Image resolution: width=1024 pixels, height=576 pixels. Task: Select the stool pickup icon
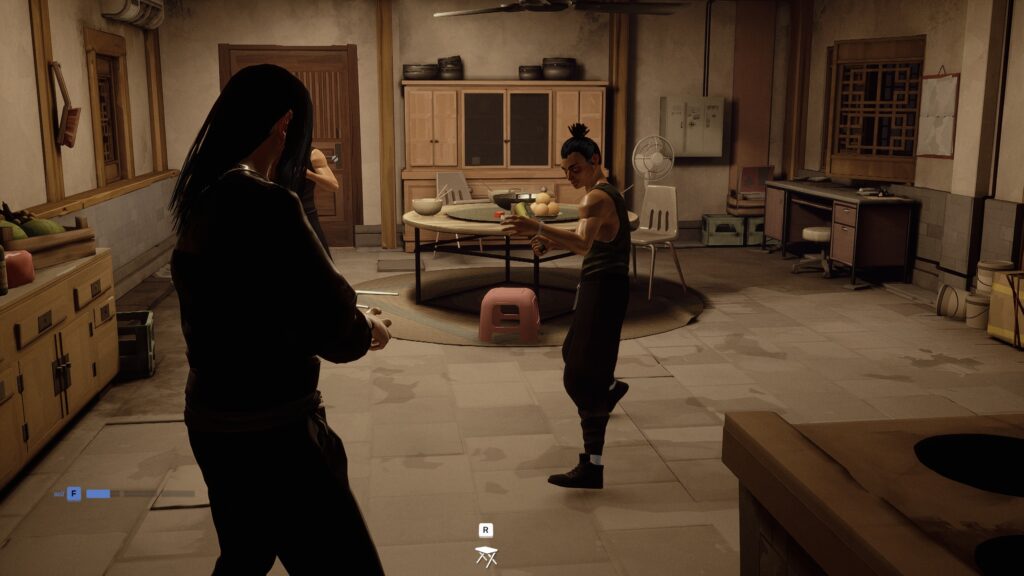pos(486,556)
